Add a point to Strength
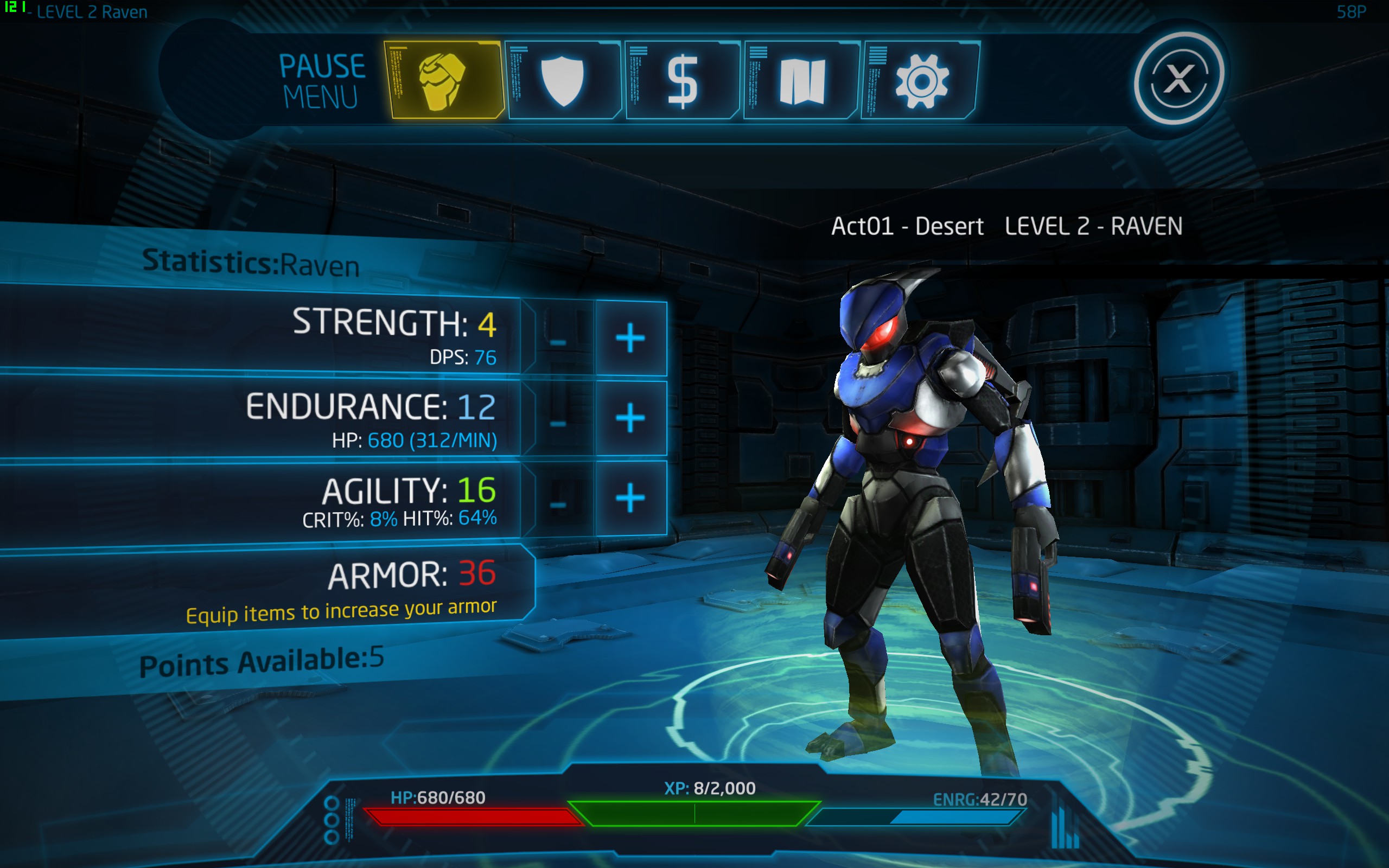The height and width of the screenshot is (868, 1389). [630, 337]
